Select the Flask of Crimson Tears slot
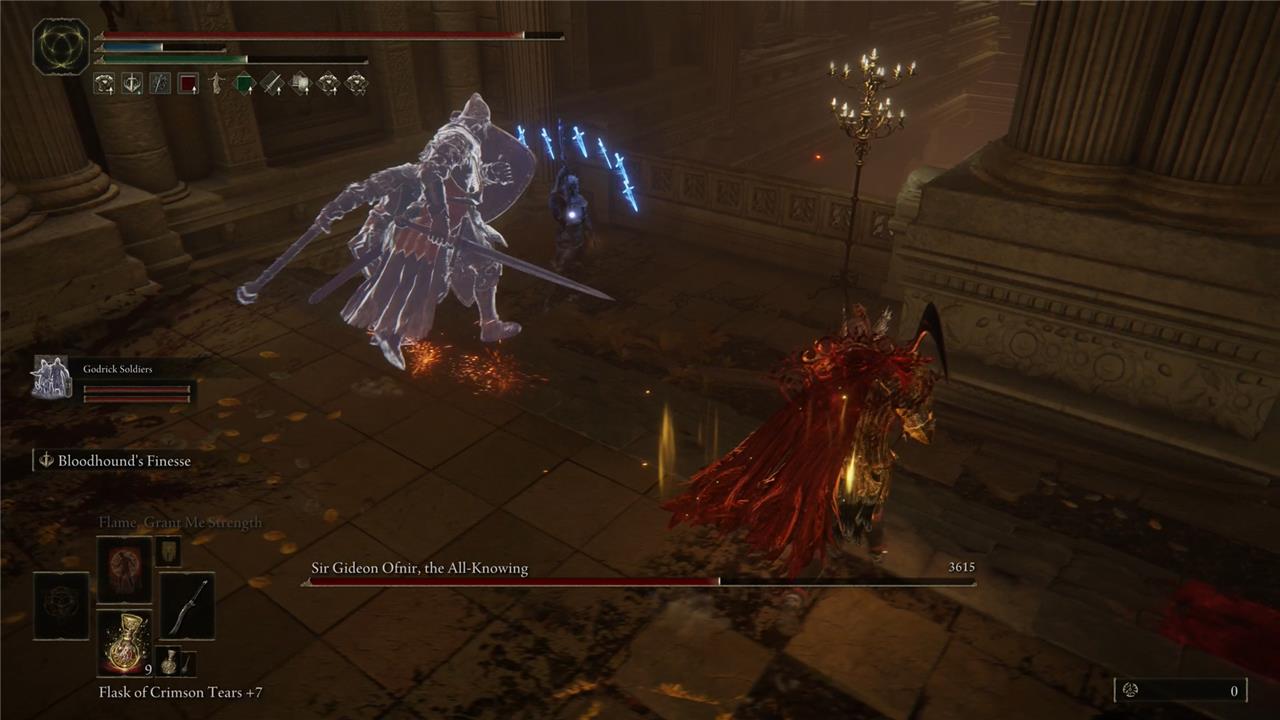1280x720 pixels. pos(124,642)
